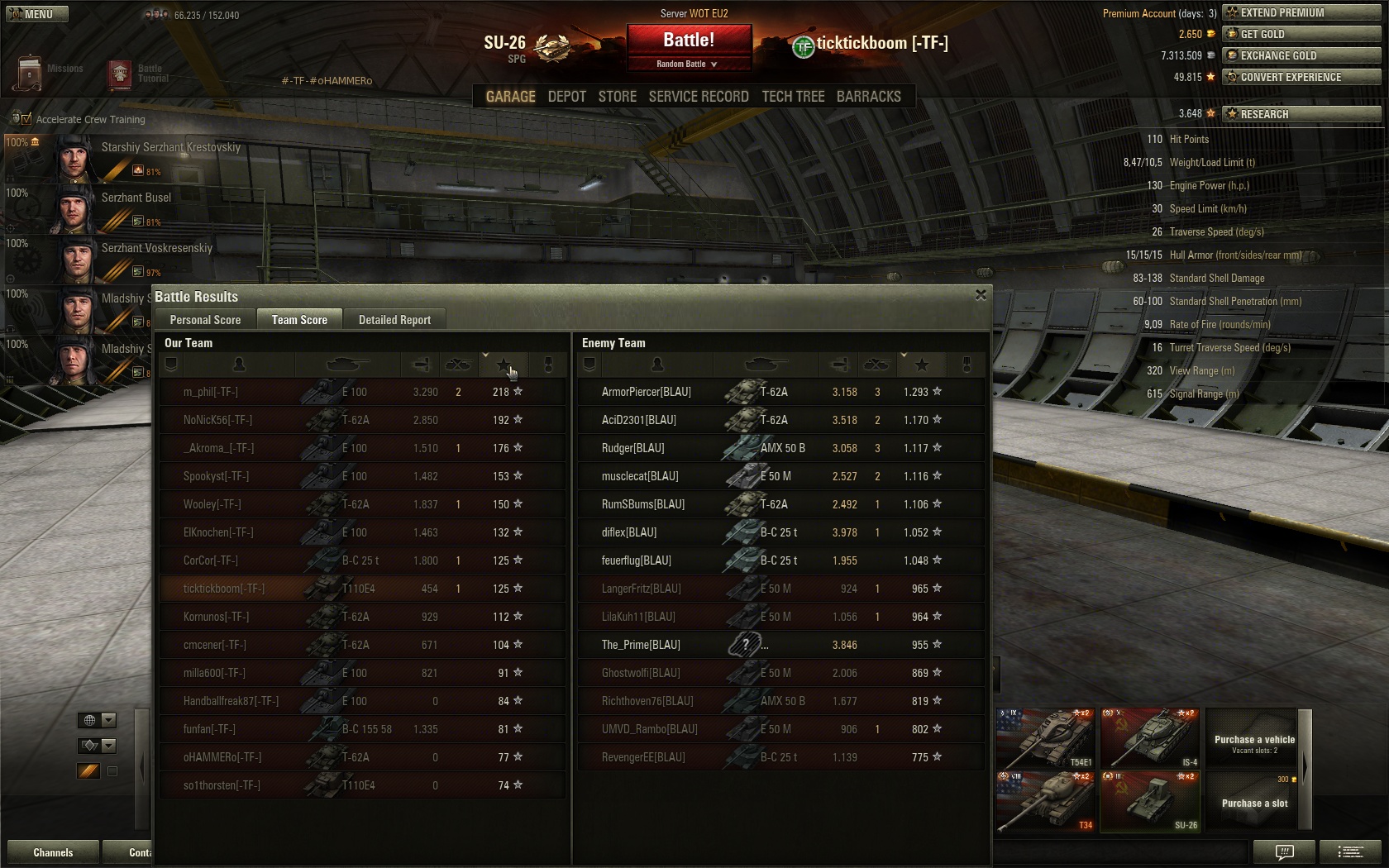
Task: Select the IS-4 tank in the carousel
Action: (x=1149, y=737)
